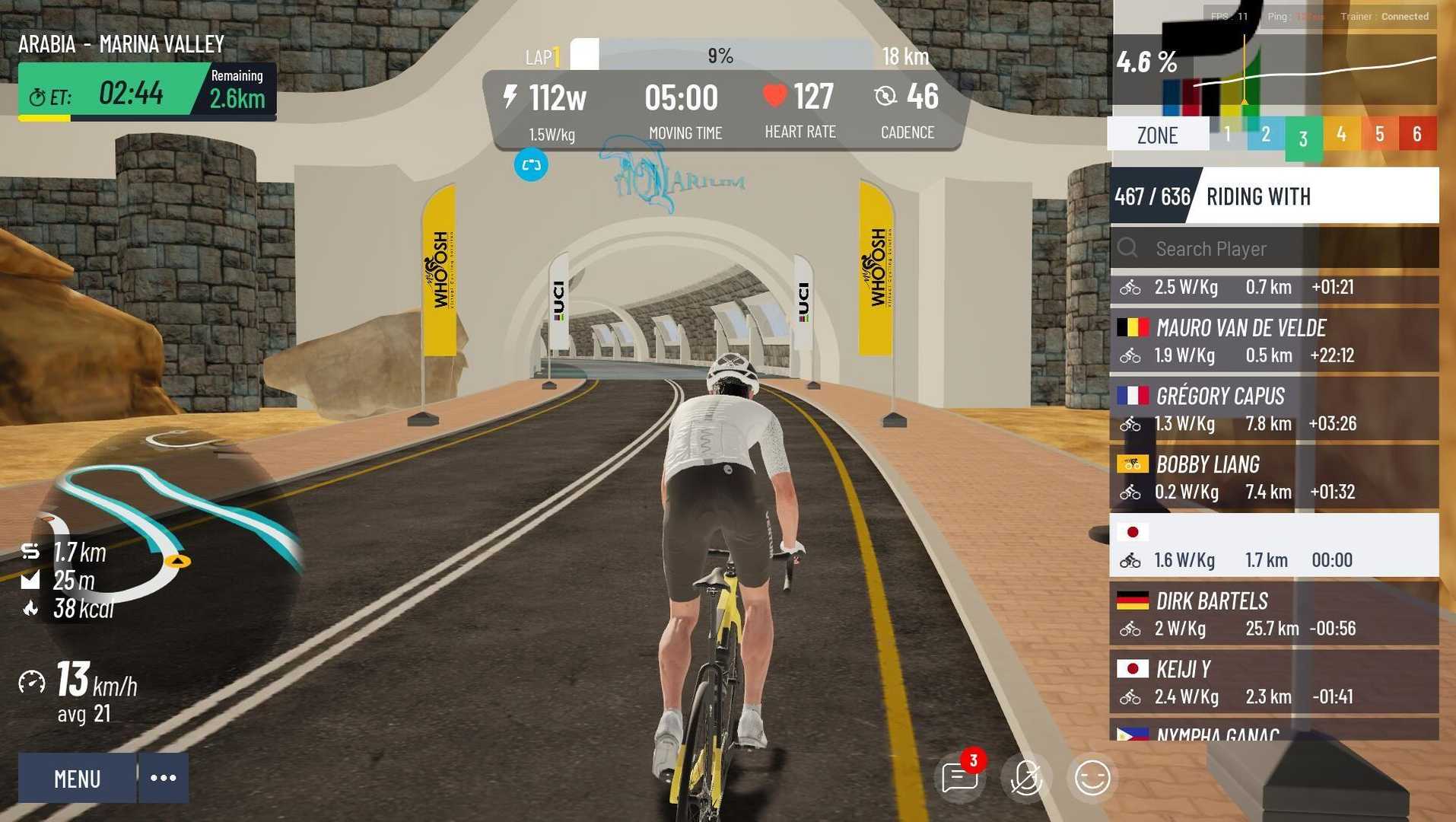Click the blue camera view toggle icon
Viewport: 1456px width, 822px height.
(x=531, y=165)
